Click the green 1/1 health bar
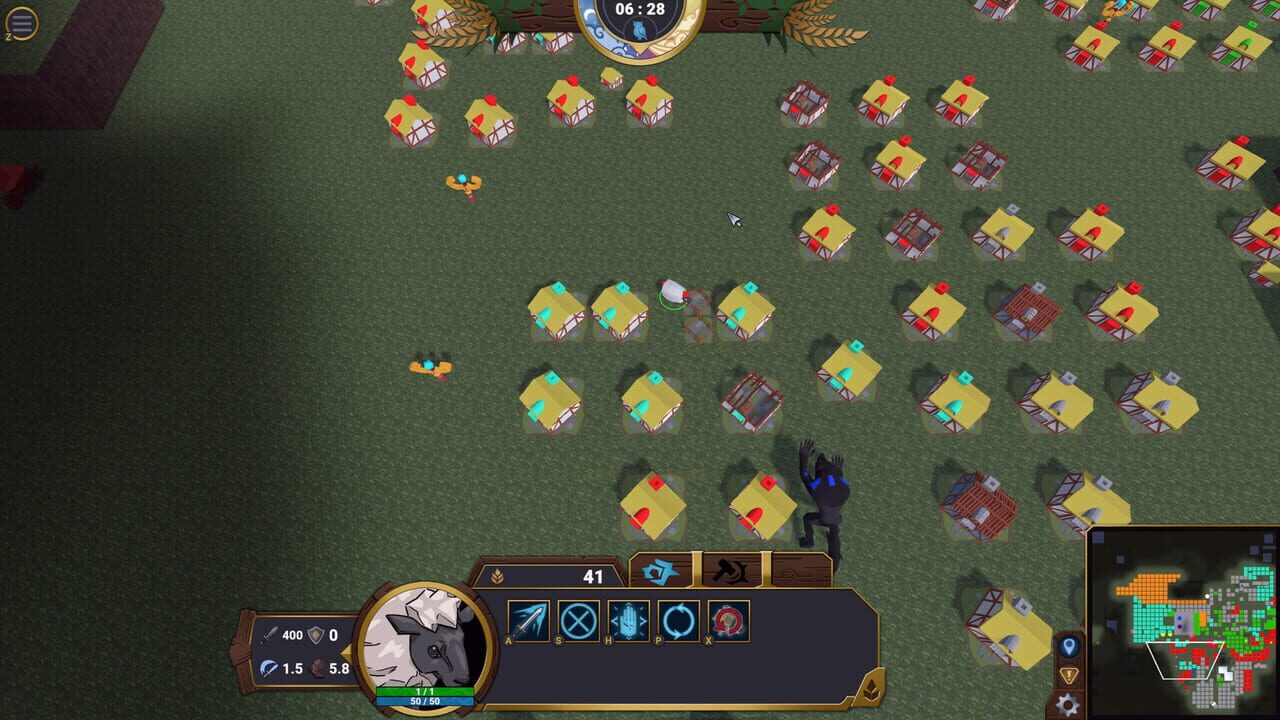 click(424, 690)
